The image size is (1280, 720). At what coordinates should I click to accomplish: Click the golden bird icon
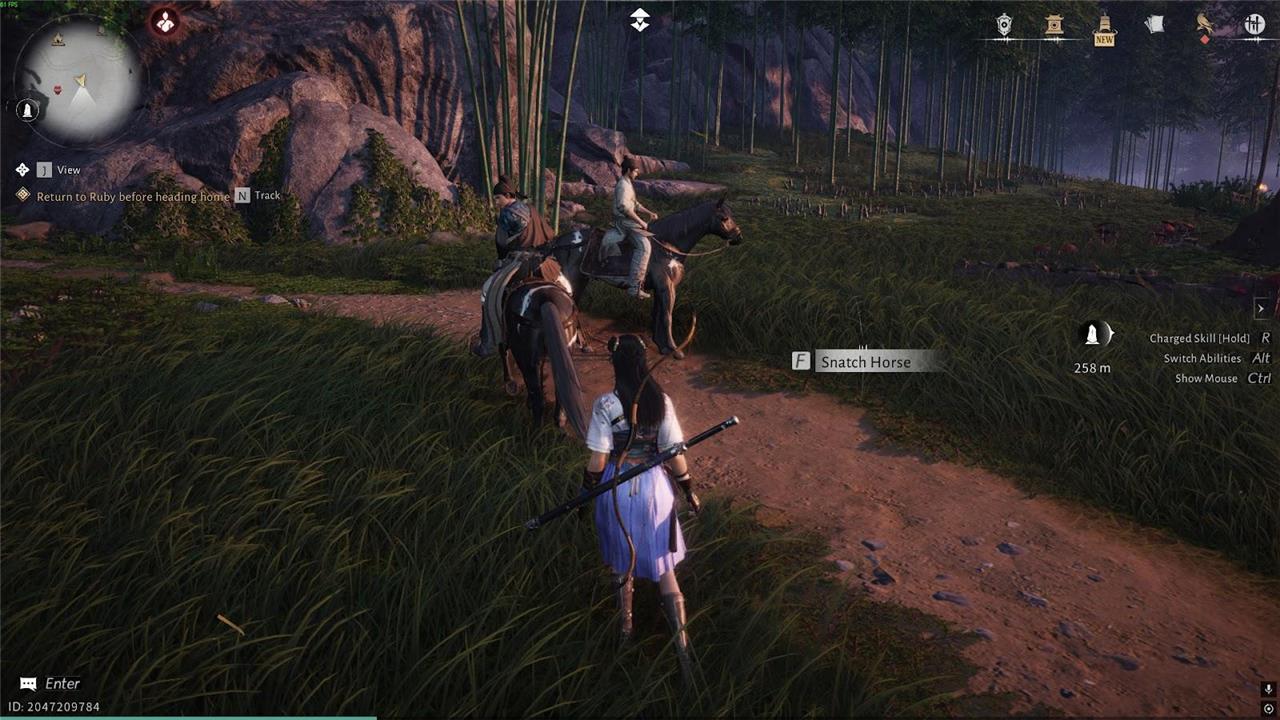point(1205,24)
